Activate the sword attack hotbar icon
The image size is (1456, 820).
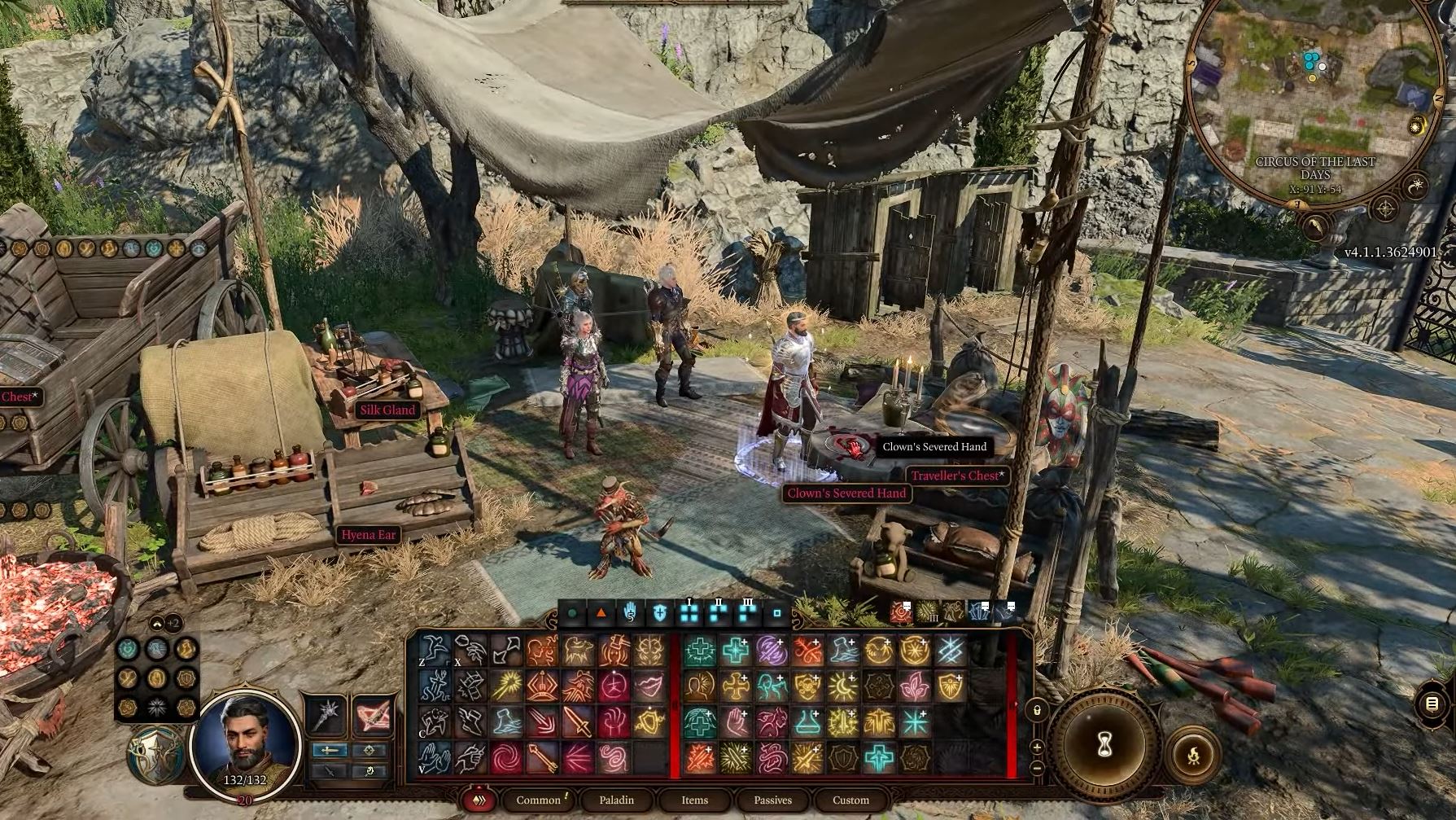coord(577,722)
